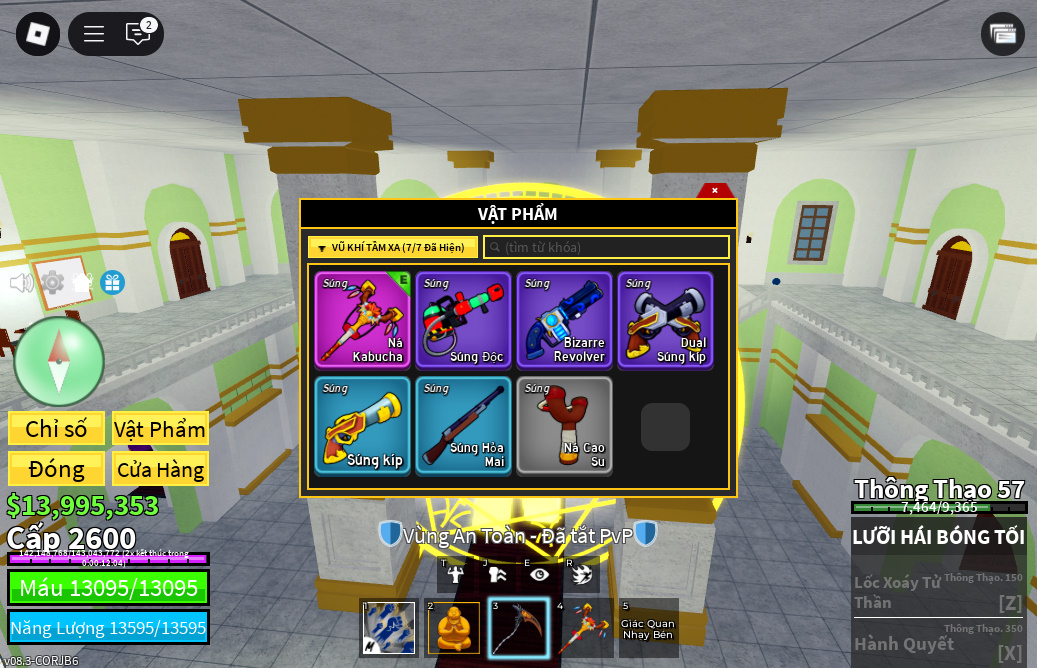Image resolution: width=1037 pixels, height=668 pixels.
Task: Focus the inventory keyword search box
Action: 606,247
